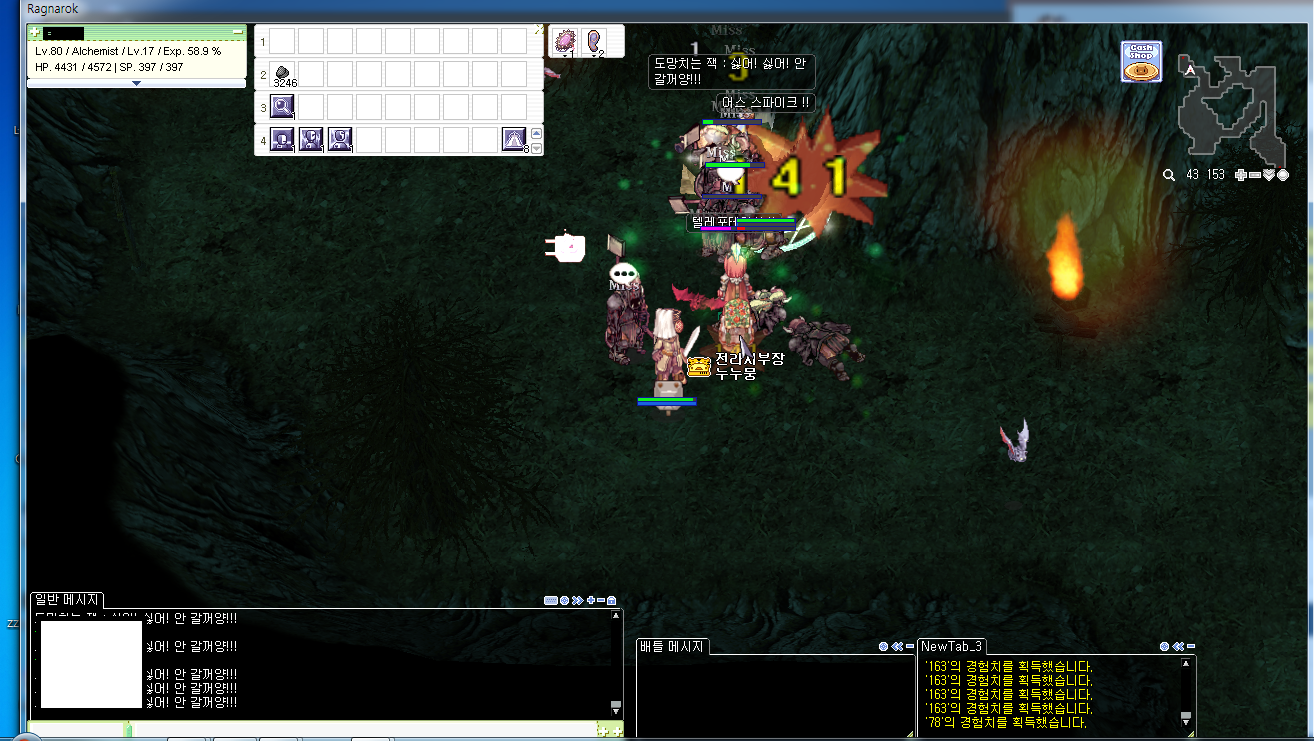Activate the first skill icon in hotbar row 4
This screenshot has height=741, width=1314.
pos(282,140)
